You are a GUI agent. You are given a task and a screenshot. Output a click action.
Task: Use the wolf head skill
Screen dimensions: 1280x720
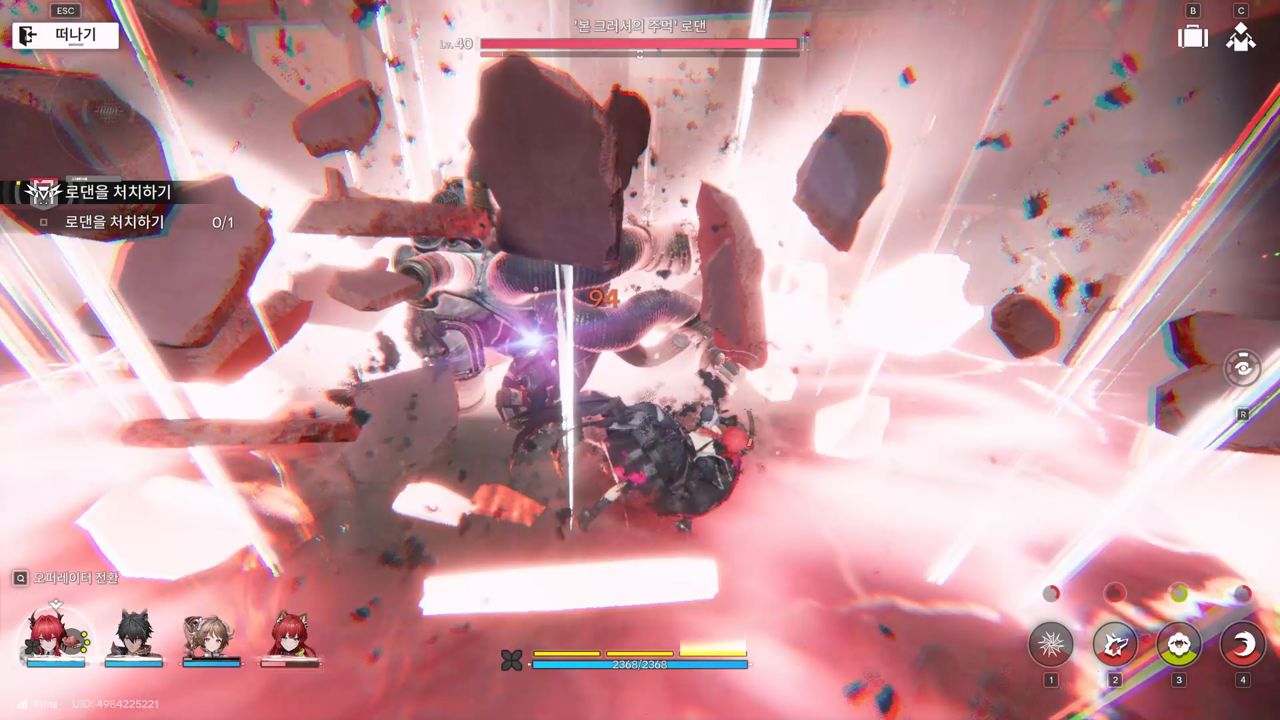pos(1115,644)
